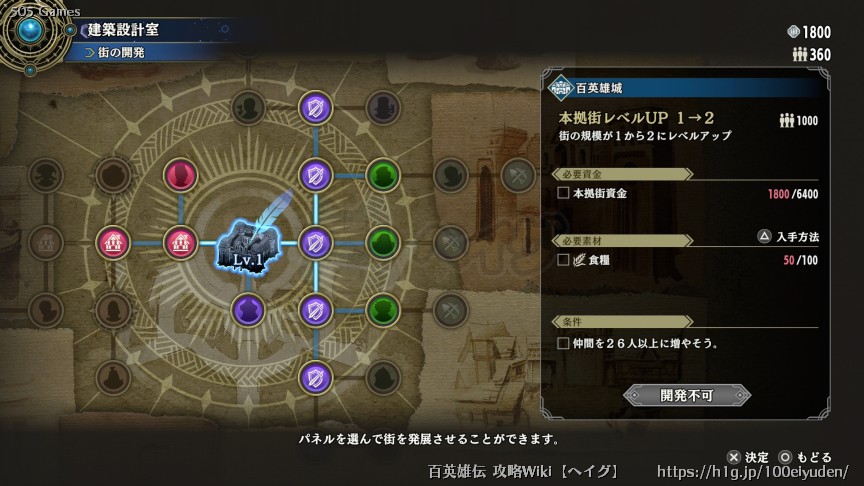Click the 開発不可 button

[x=686, y=395]
